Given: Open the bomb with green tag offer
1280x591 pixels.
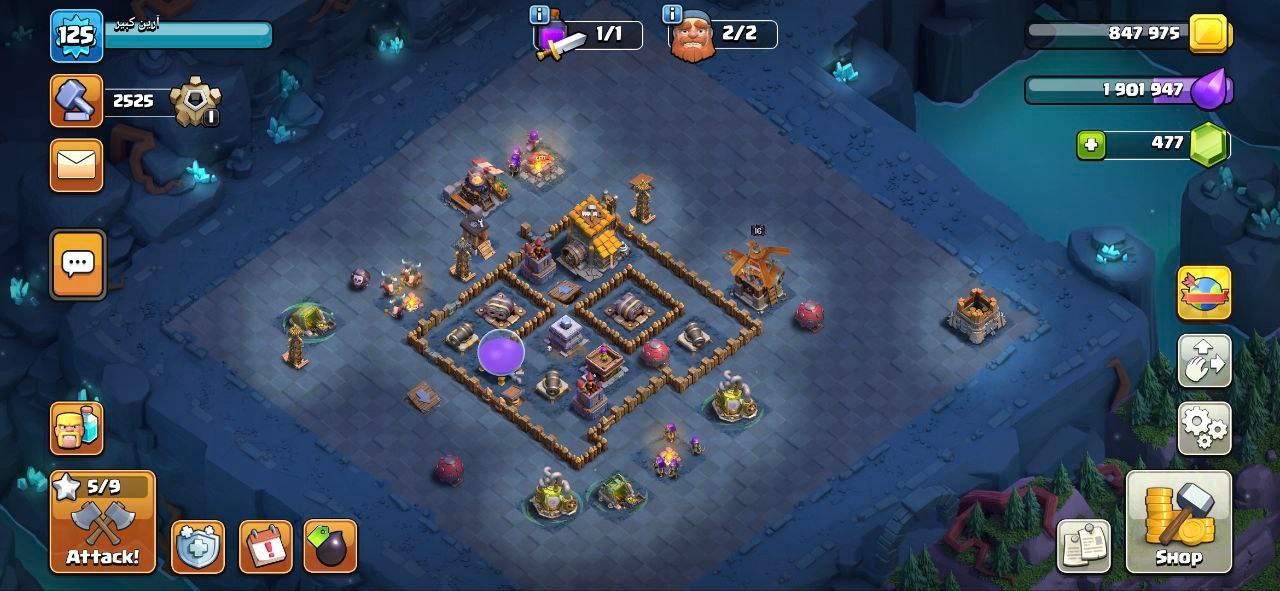Looking at the screenshot, I should (330, 547).
